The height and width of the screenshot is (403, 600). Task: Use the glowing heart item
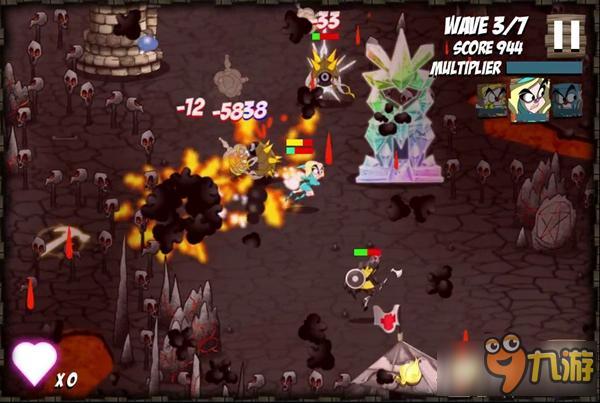click(x=32, y=364)
